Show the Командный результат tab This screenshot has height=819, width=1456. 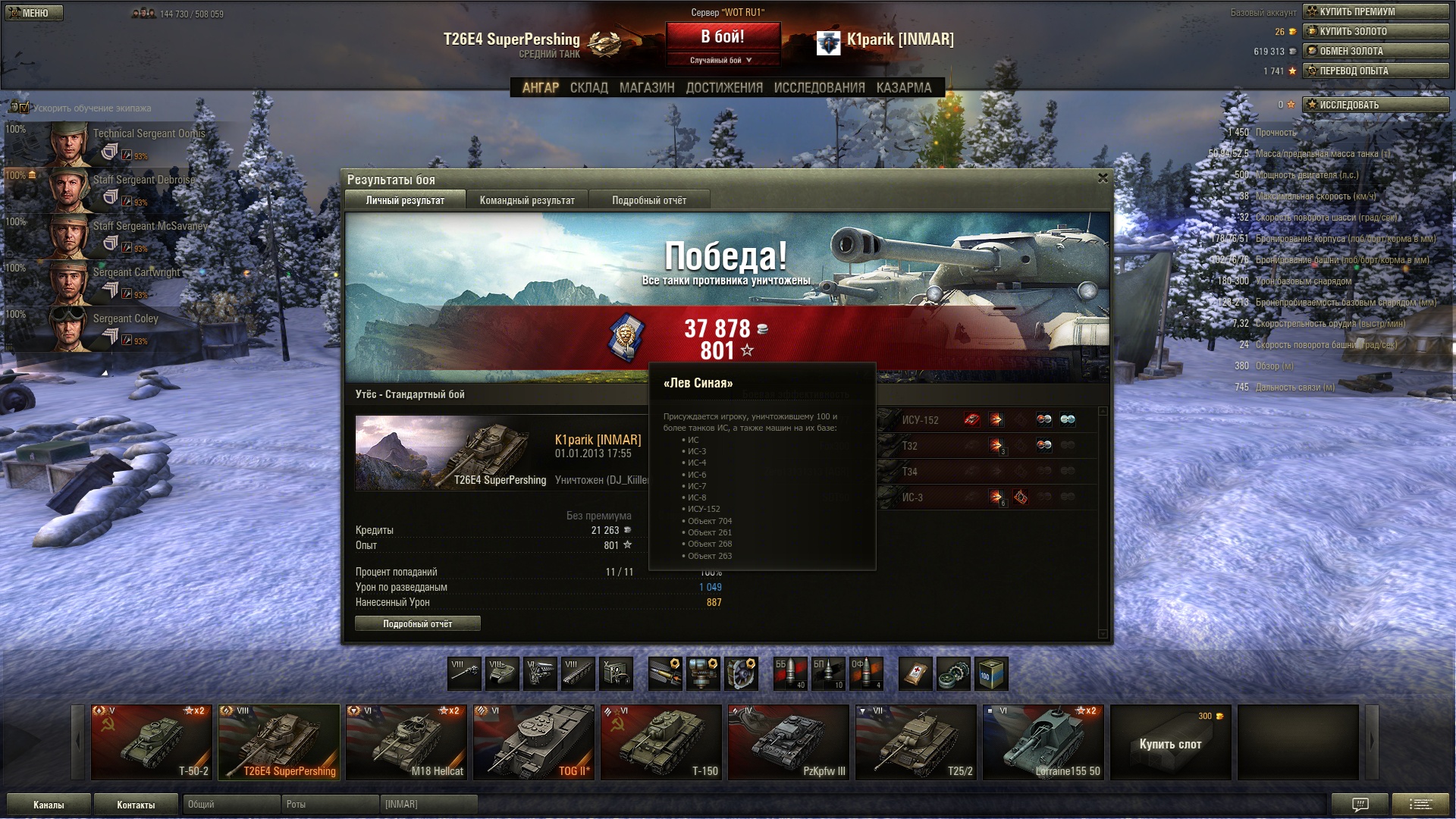[x=527, y=200]
